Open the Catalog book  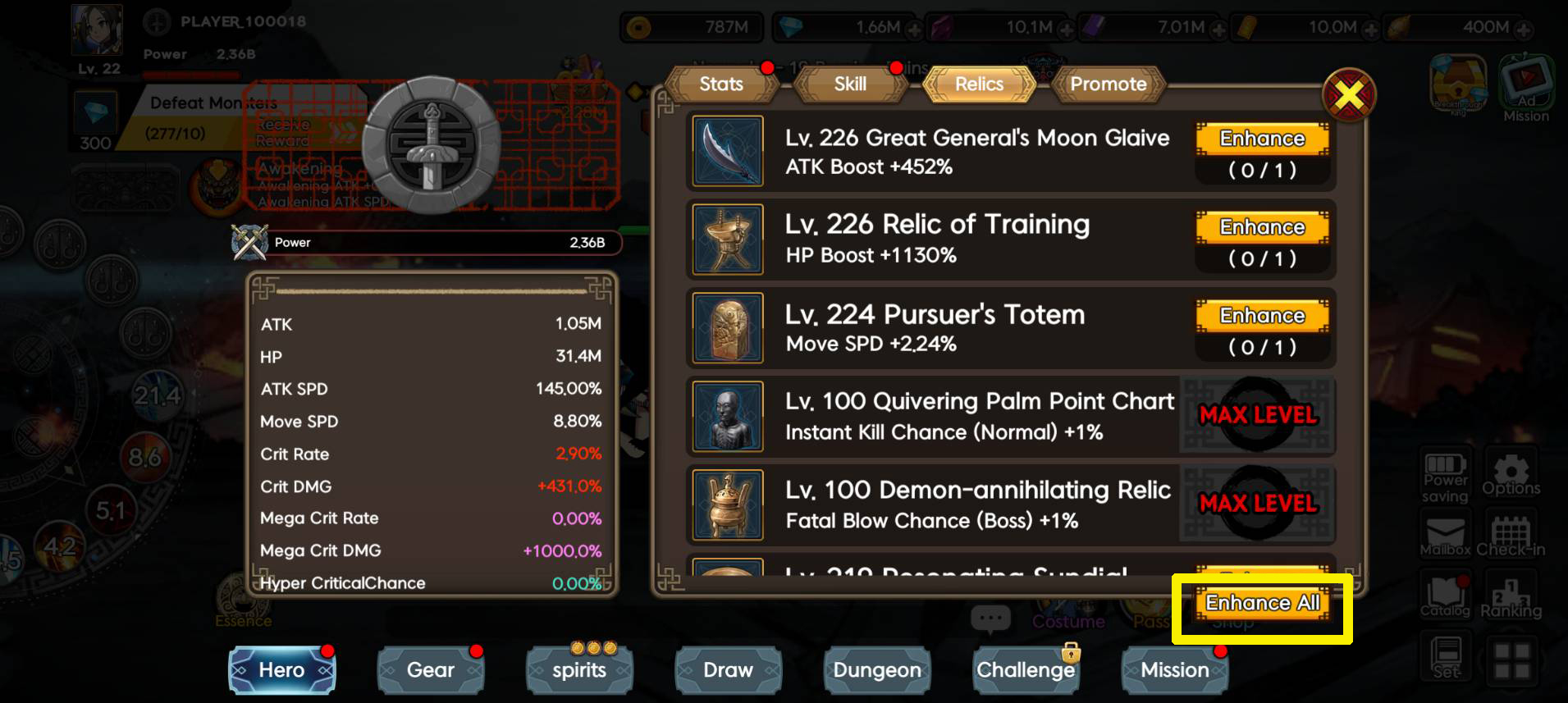(x=1445, y=592)
